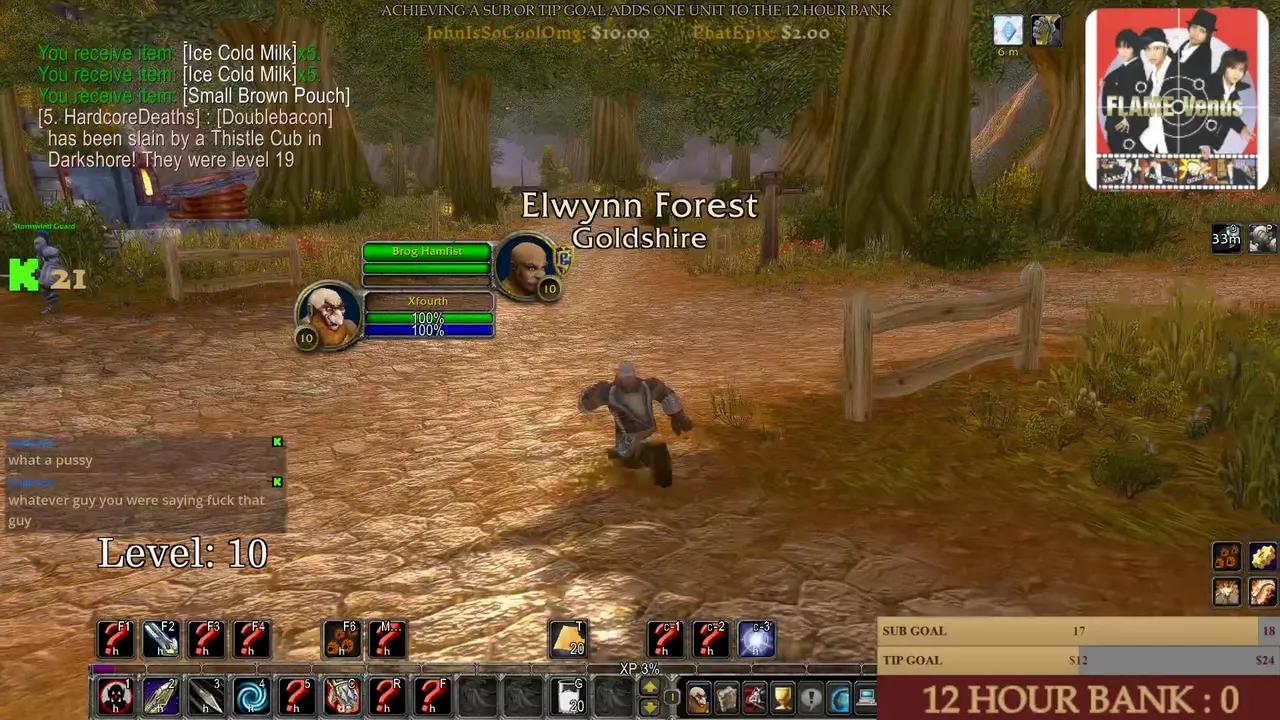The height and width of the screenshot is (720, 1280).
Task: Open the world map globe icon
Action: point(839,695)
